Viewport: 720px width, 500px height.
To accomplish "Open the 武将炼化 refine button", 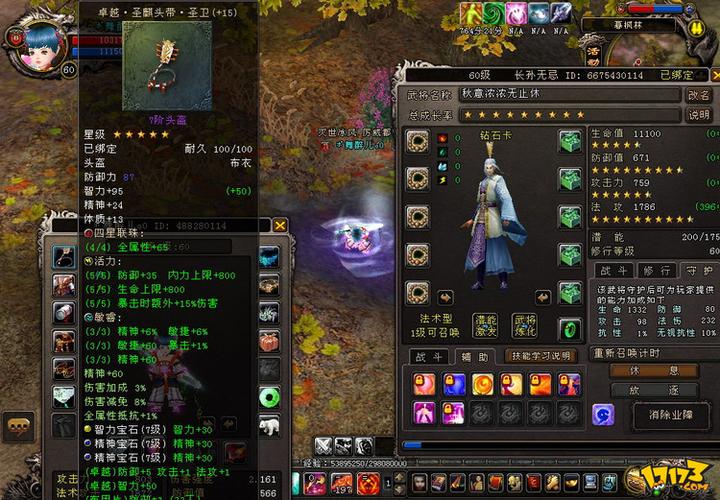I will click(x=524, y=325).
